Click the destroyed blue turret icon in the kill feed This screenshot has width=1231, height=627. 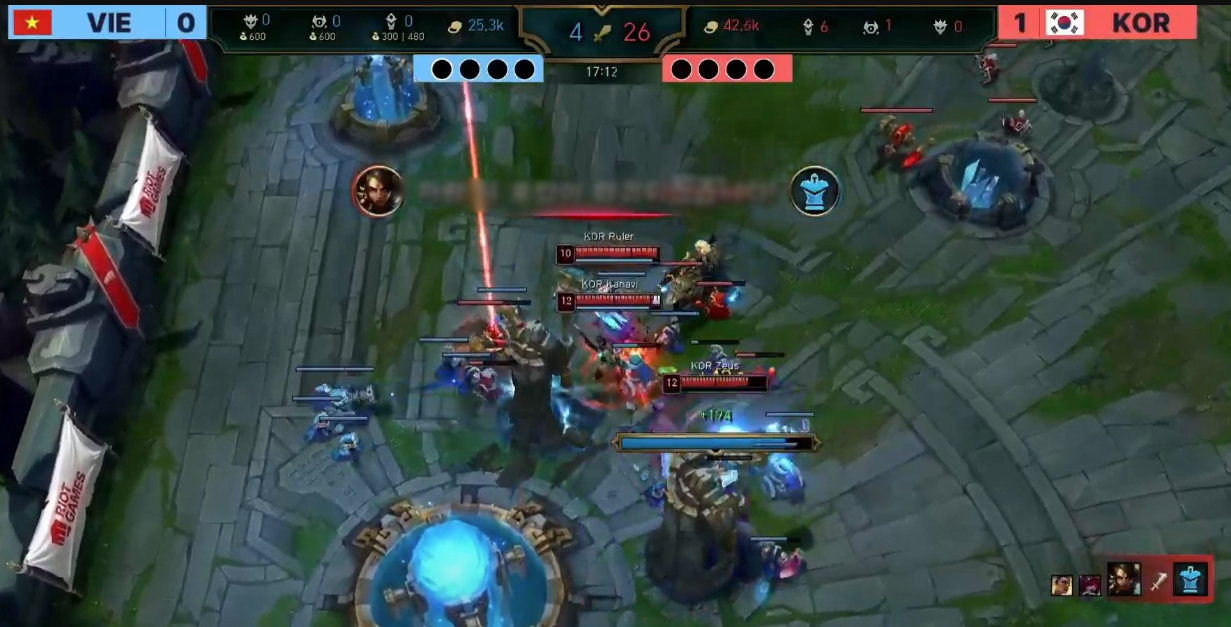[1190, 579]
